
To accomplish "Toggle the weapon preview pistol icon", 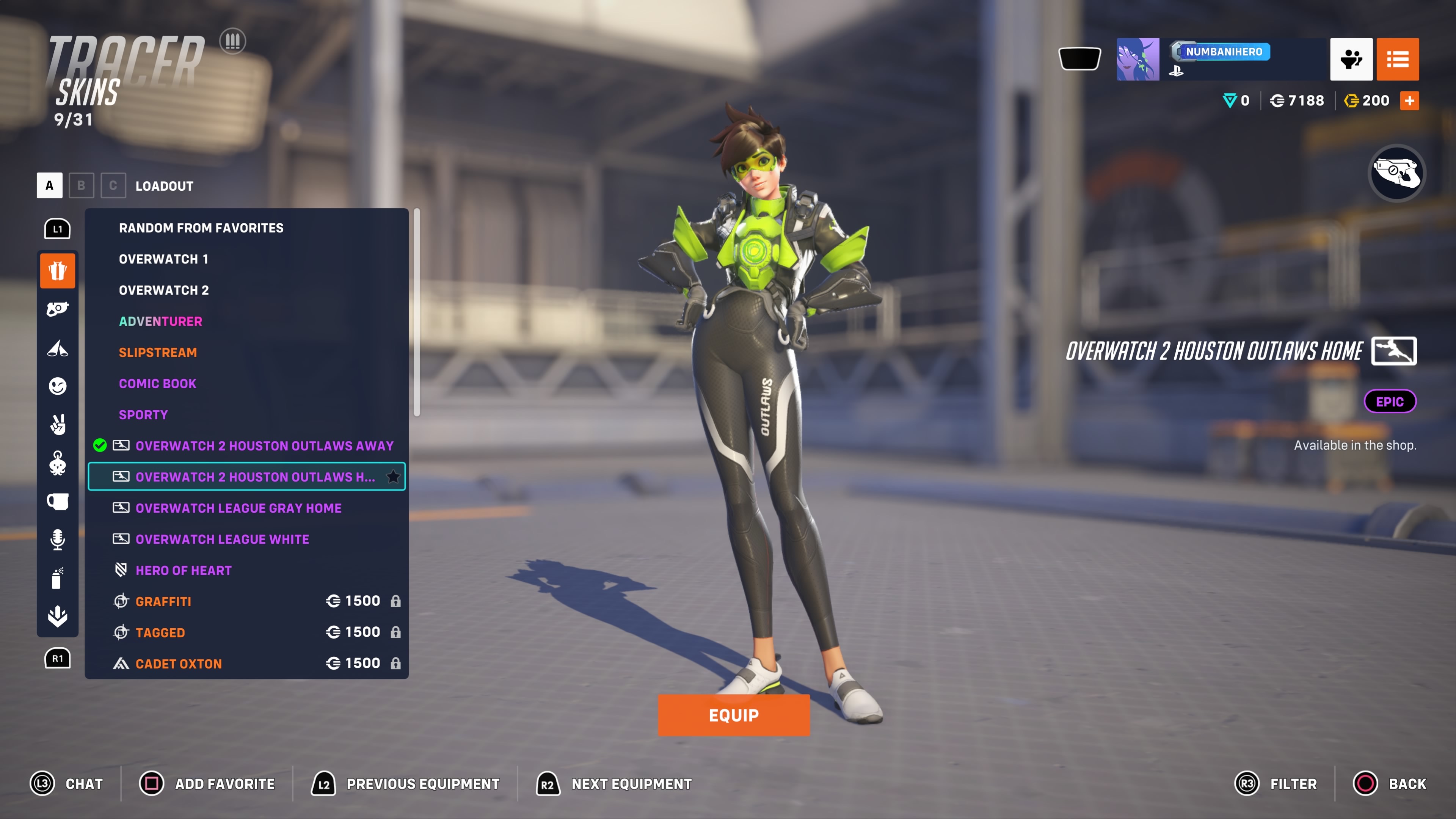I will tap(1396, 173).
